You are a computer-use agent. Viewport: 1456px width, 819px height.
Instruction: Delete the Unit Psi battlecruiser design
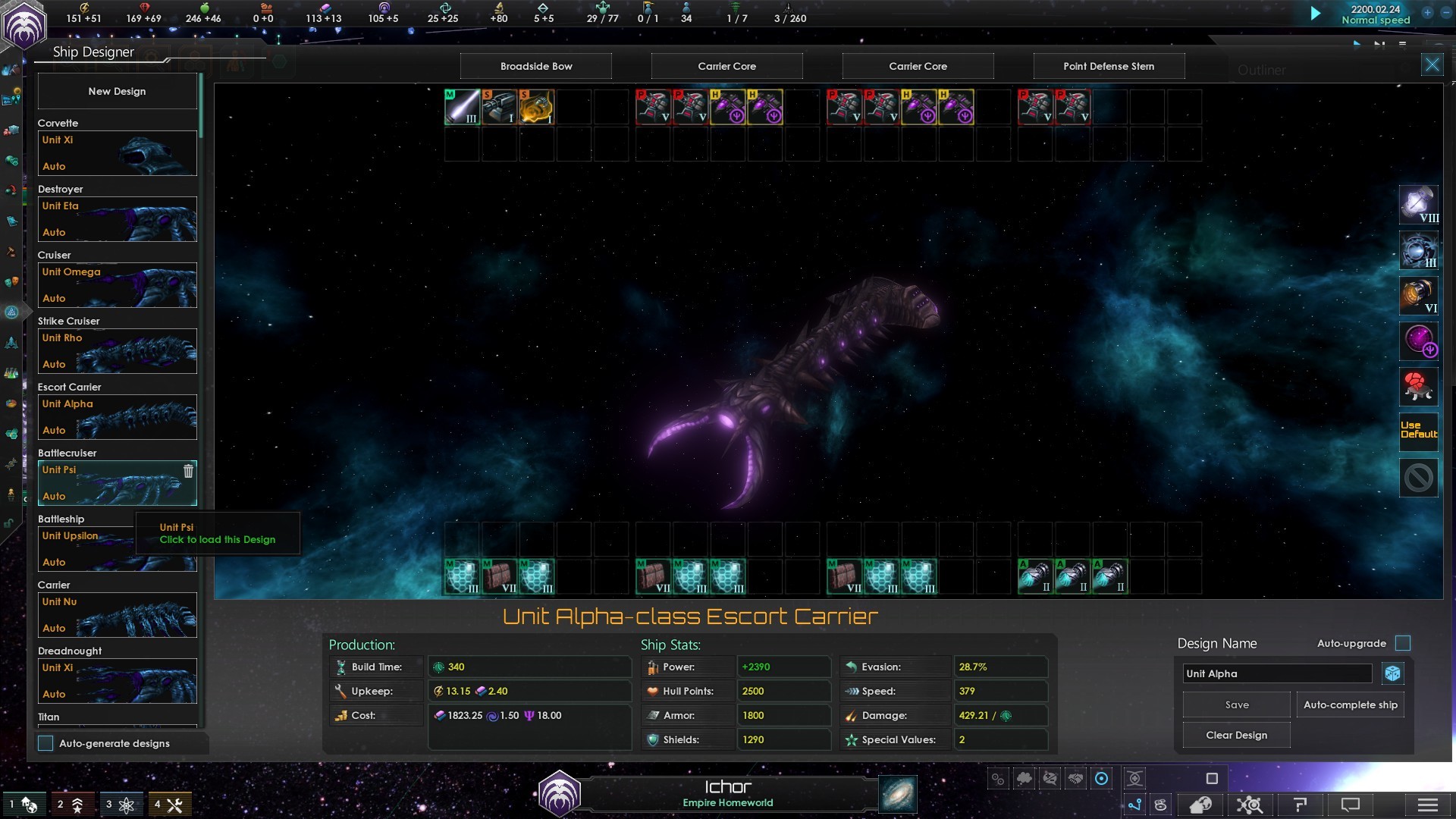point(188,471)
